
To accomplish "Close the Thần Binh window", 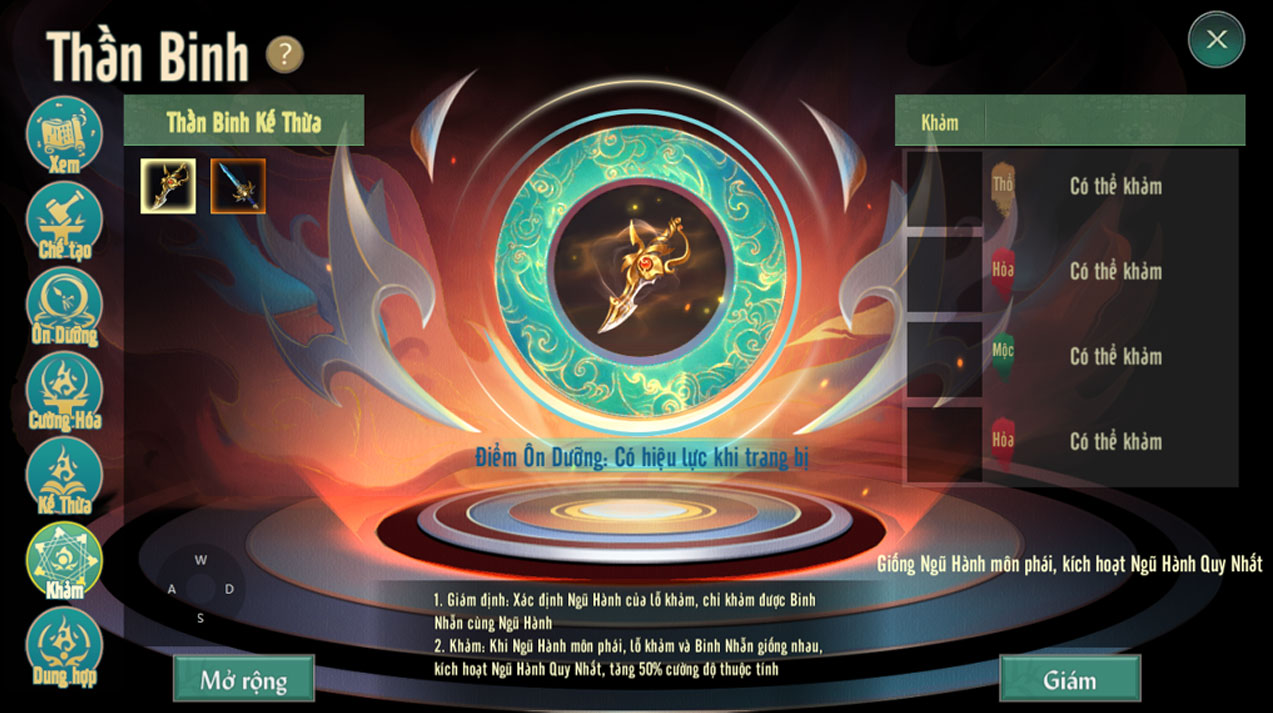I will 1216,40.
